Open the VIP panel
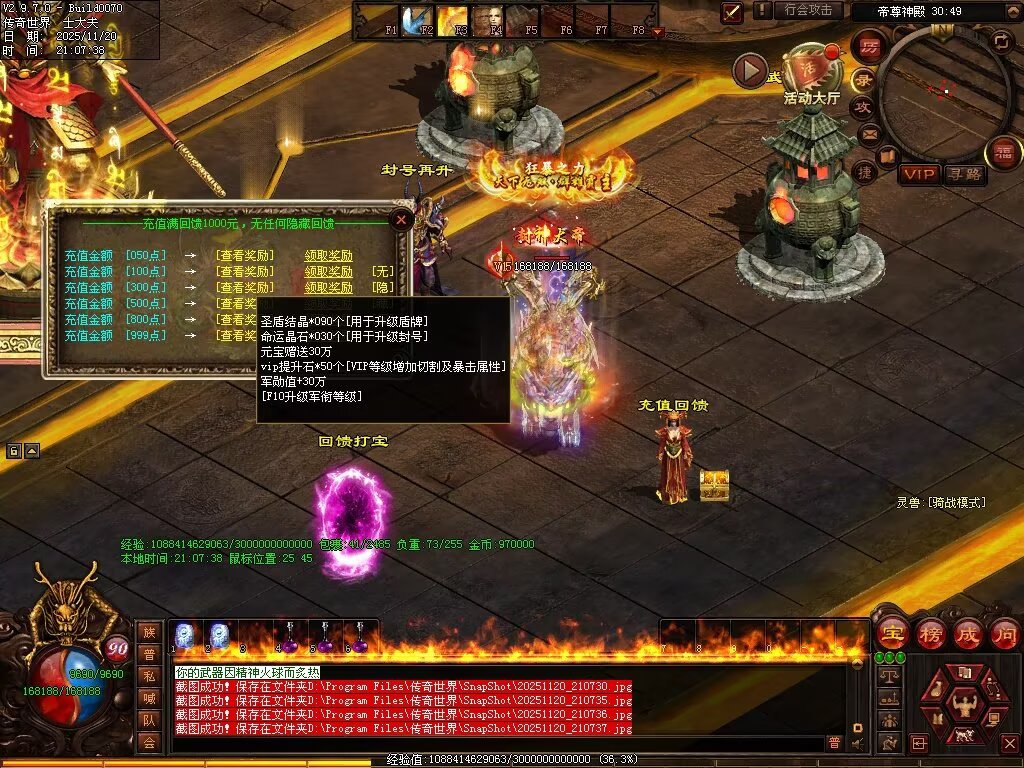This screenshot has height=768, width=1024. point(918,175)
